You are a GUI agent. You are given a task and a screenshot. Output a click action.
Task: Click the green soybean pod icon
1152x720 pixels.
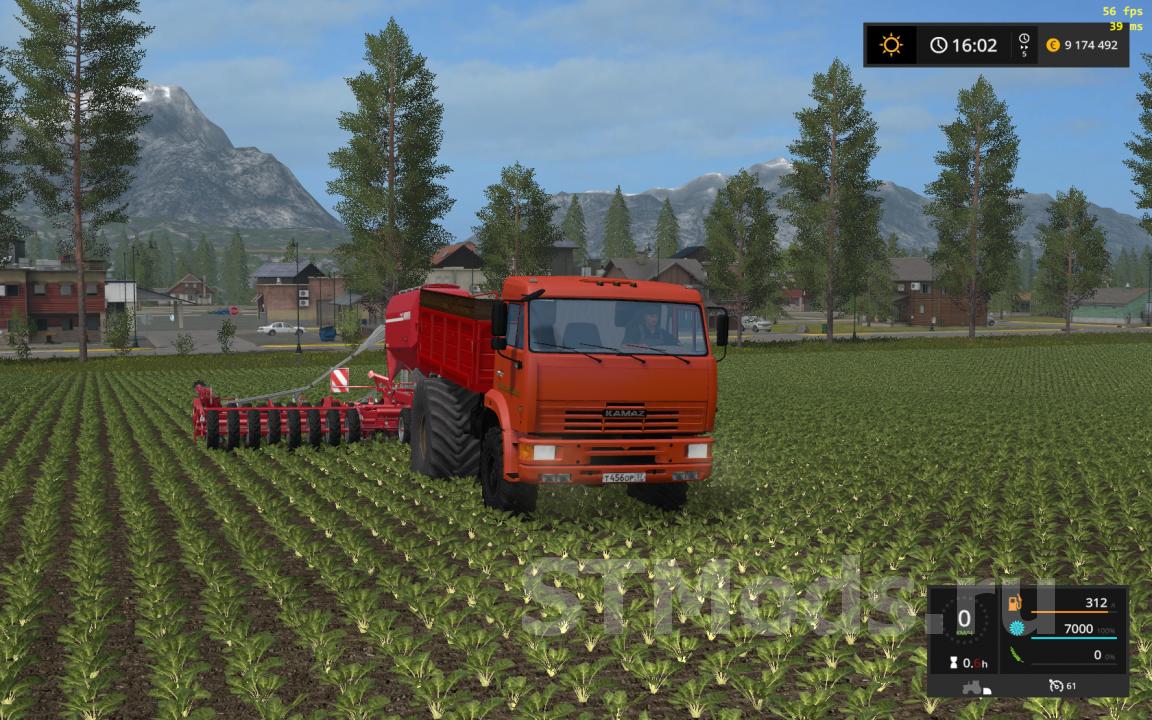pos(1017,654)
